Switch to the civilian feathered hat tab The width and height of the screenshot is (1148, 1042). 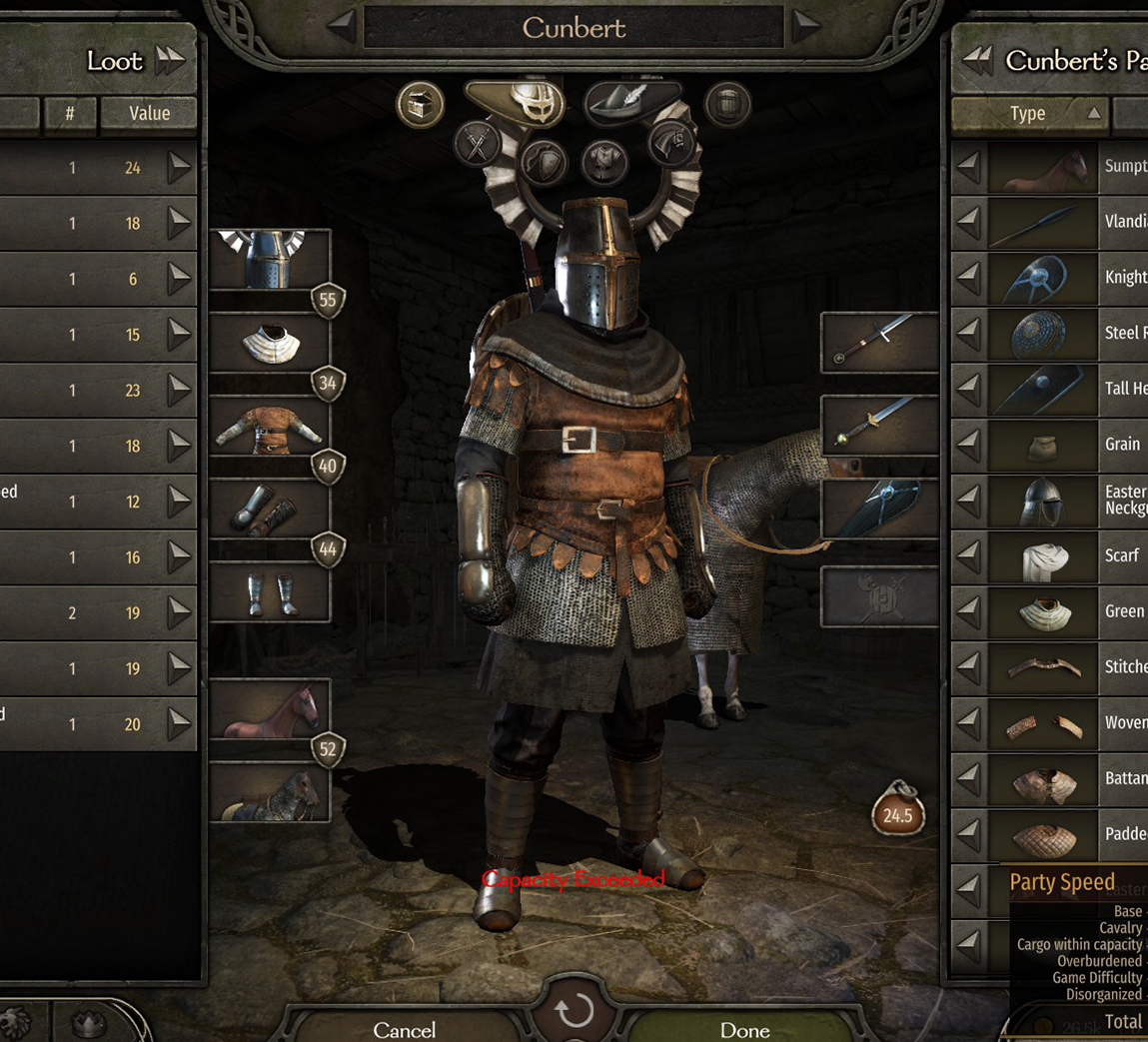631,101
